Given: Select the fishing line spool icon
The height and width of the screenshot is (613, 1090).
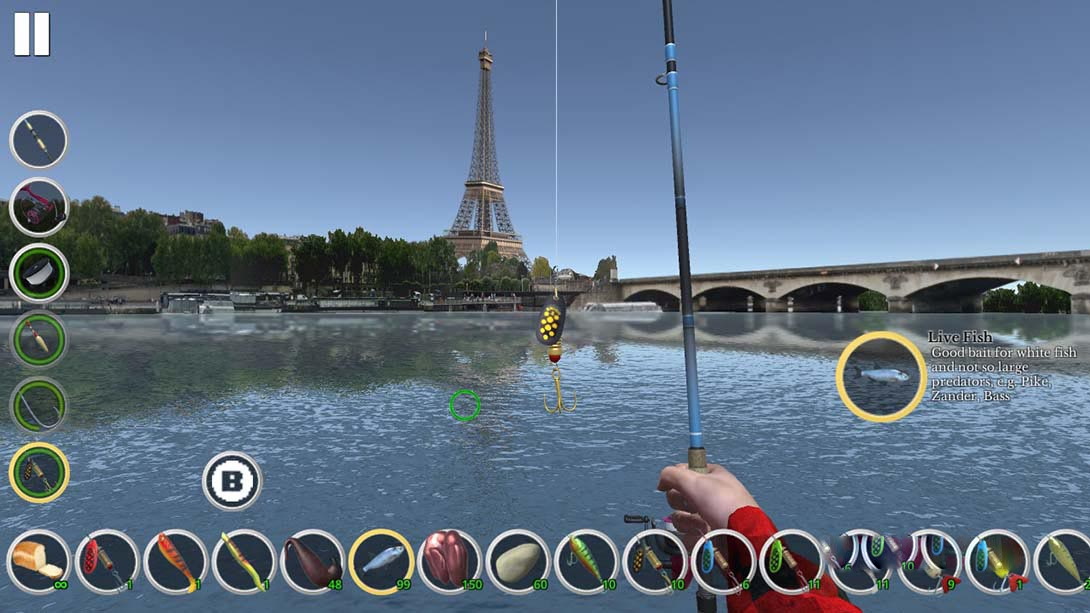Looking at the screenshot, I should (x=39, y=273).
